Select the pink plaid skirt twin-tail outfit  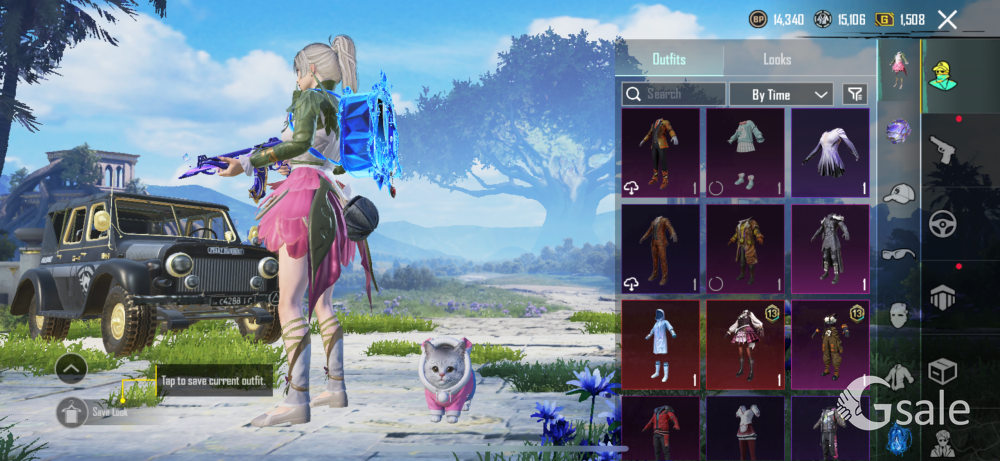pyautogui.click(x=745, y=343)
